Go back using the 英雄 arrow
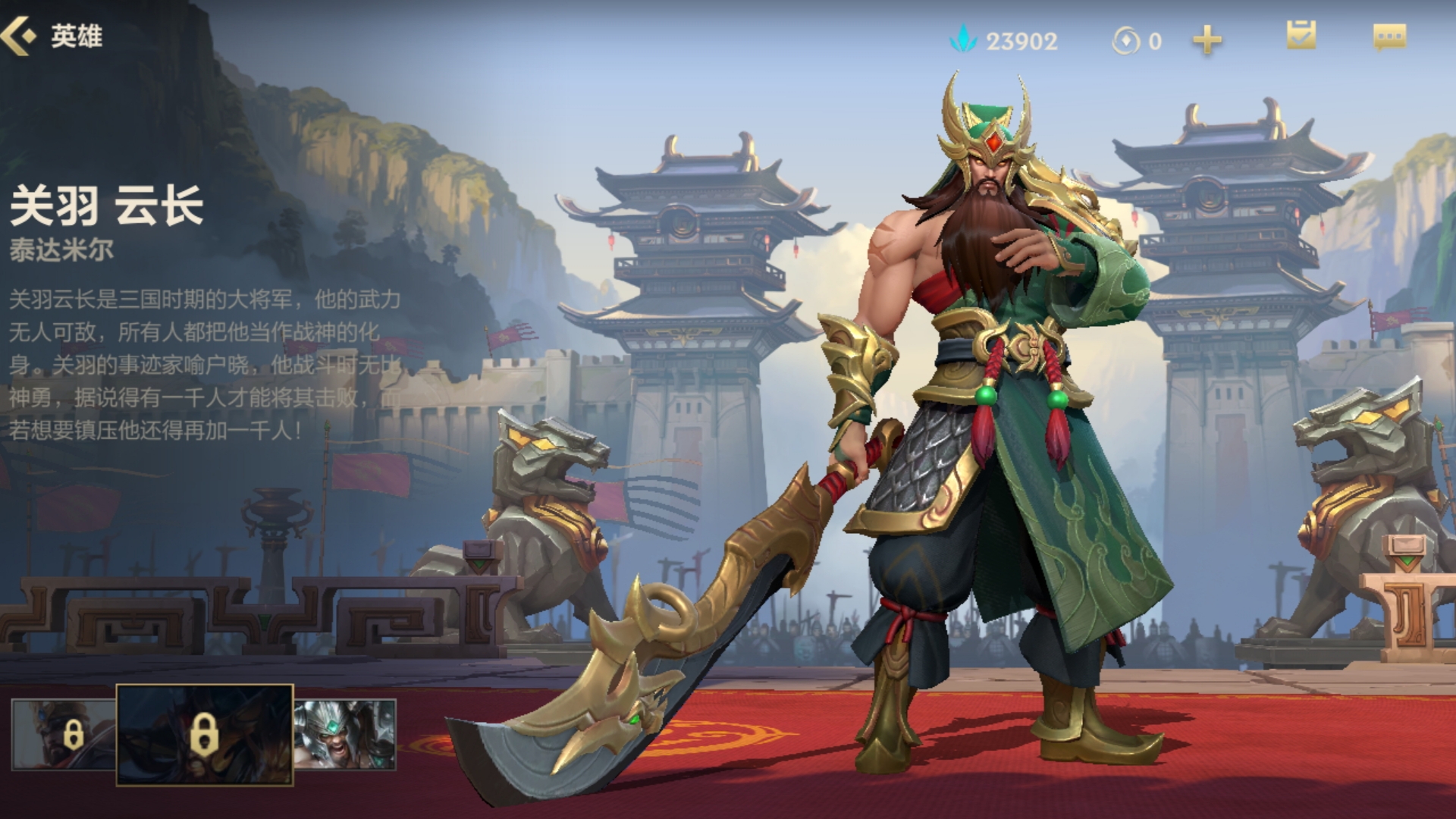Image resolution: width=1456 pixels, height=819 pixels. (x=20, y=36)
